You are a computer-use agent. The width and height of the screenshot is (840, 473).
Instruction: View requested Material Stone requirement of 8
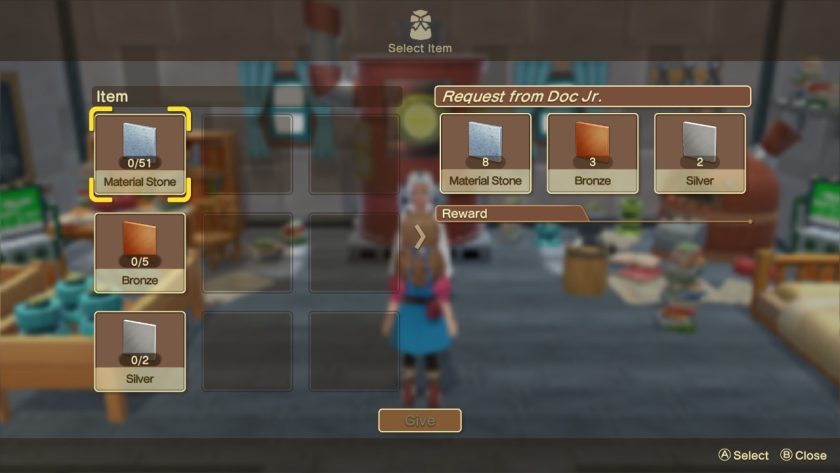pos(485,152)
